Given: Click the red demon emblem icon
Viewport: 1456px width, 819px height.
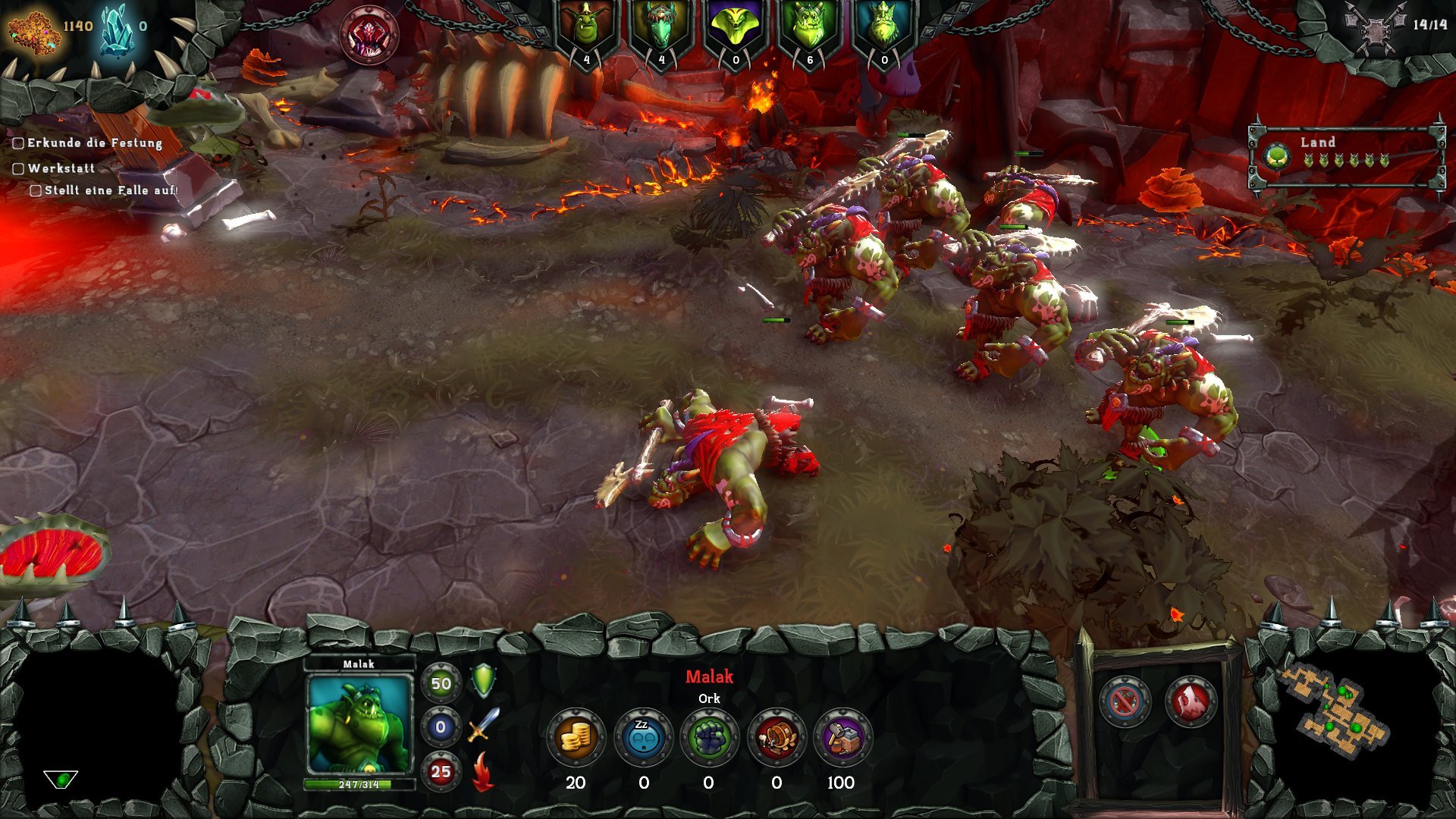Looking at the screenshot, I should point(369,35).
